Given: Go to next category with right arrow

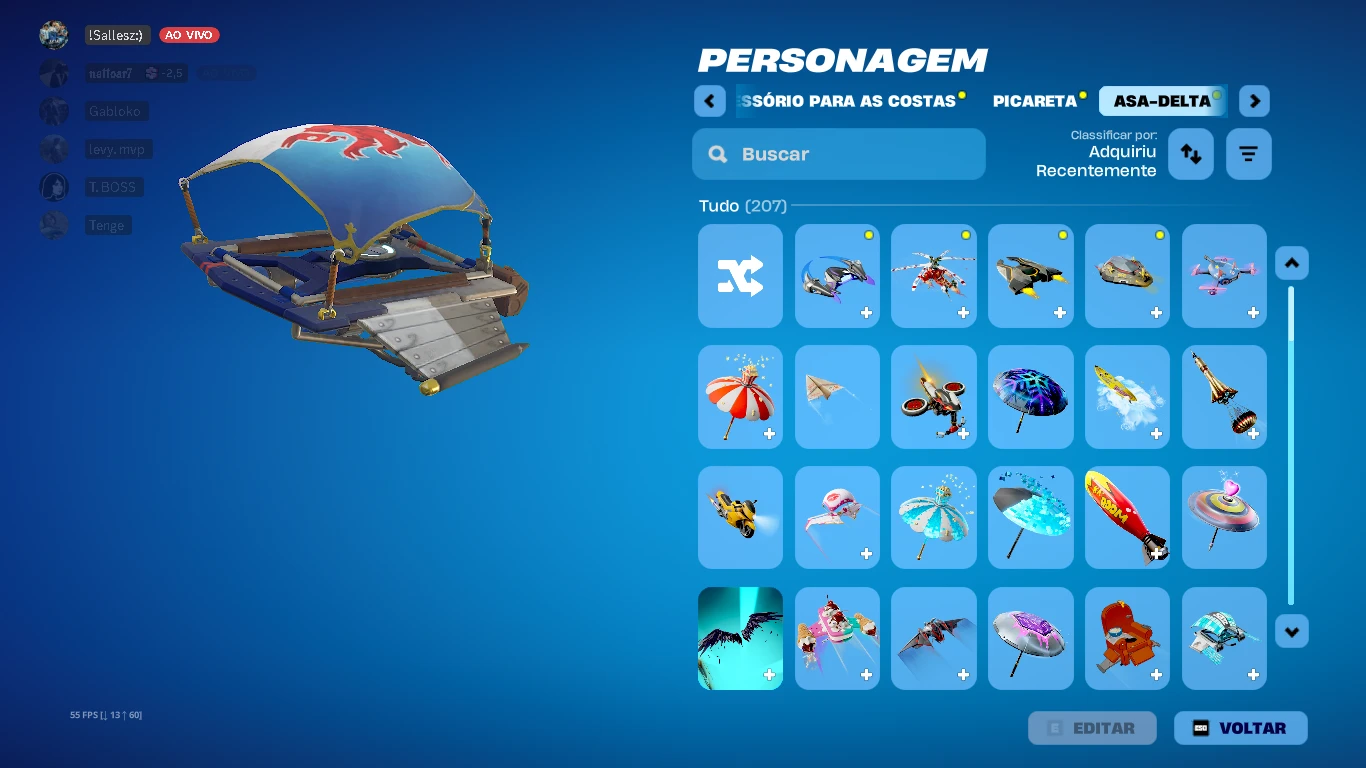Looking at the screenshot, I should click(1254, 101).
